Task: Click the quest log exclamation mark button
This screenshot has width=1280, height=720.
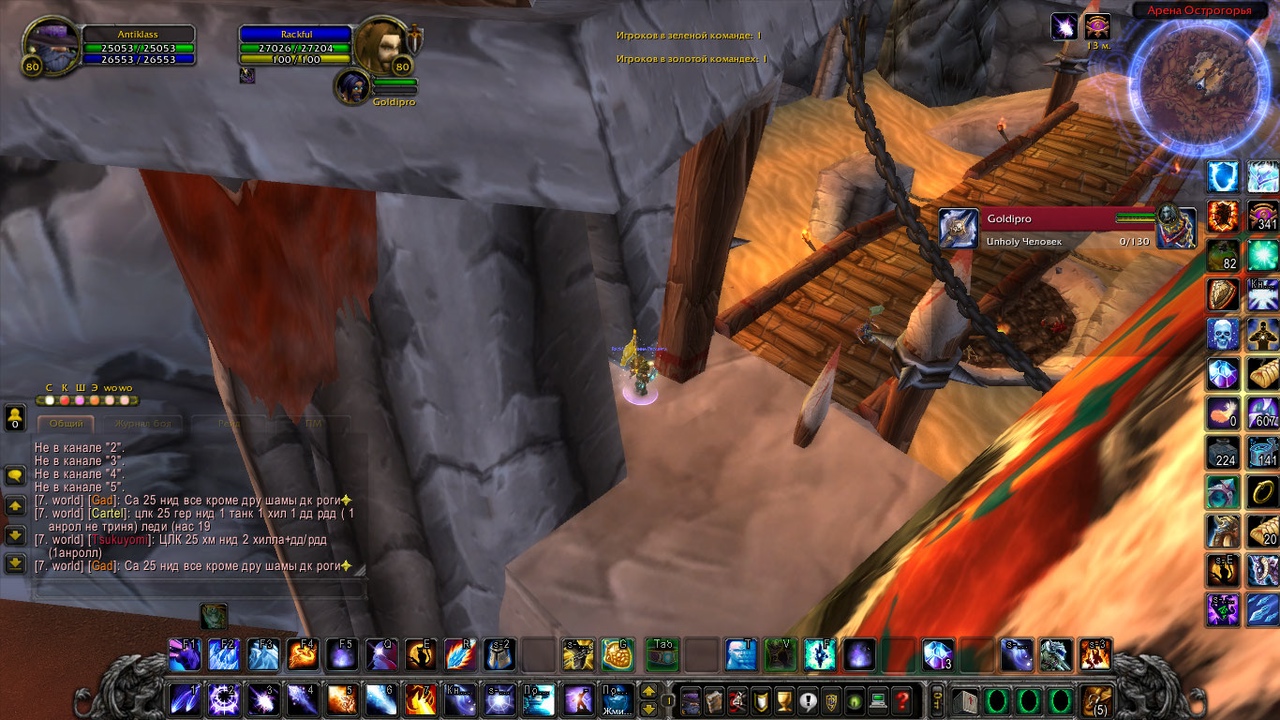Action: pyautogui.click(x=808, y=700)
